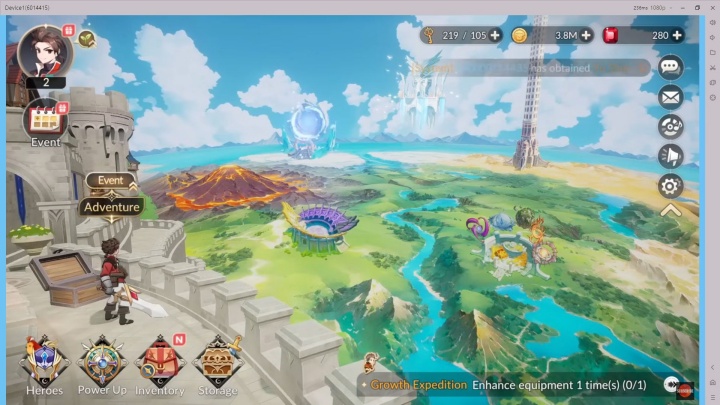Open the Heroes menu
Viewport: 720px width, 405px height.
click(44, 364)
